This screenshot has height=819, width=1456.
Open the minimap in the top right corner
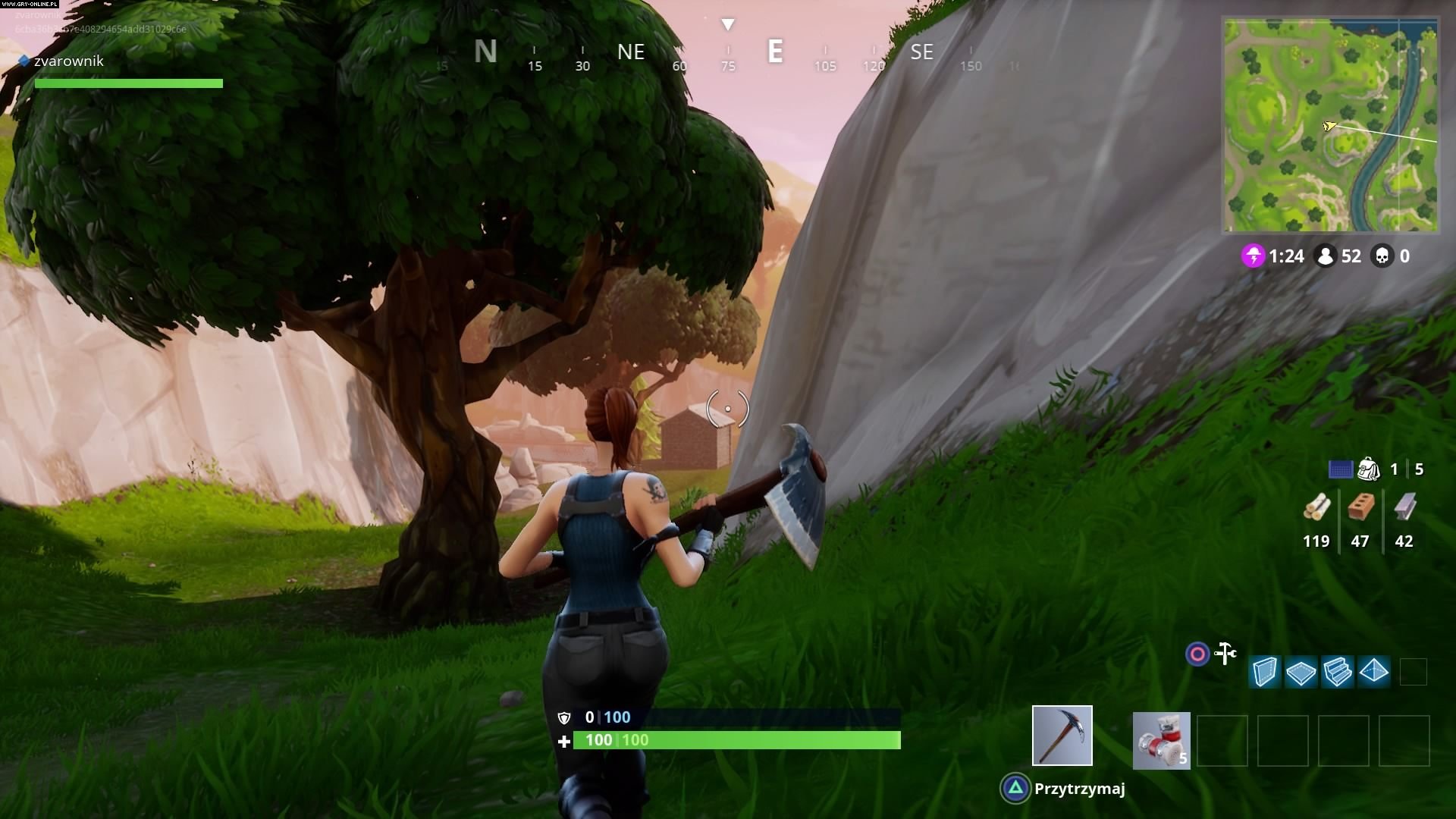tap(1331, 125)
